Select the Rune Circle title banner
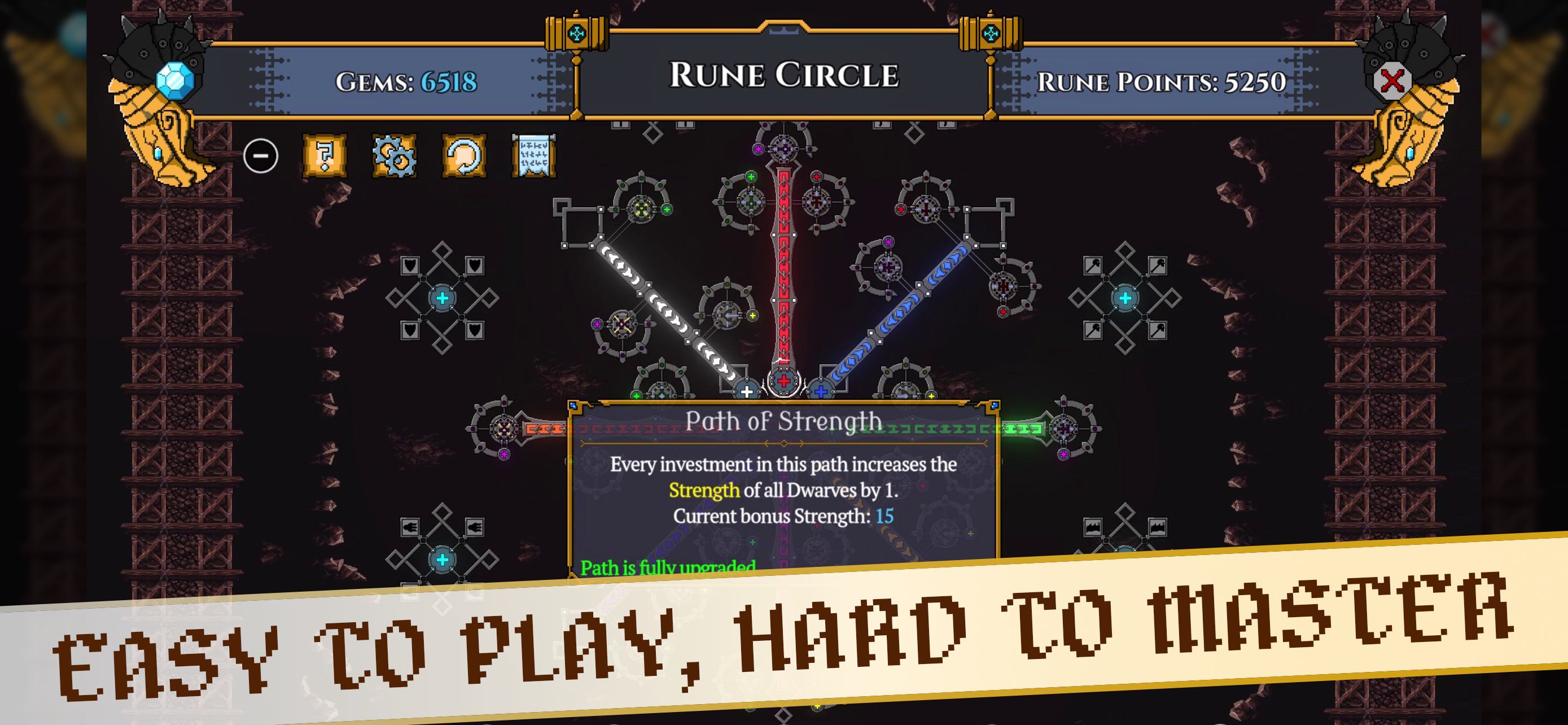Viewport: 1568px width, 725px height. 784,76
